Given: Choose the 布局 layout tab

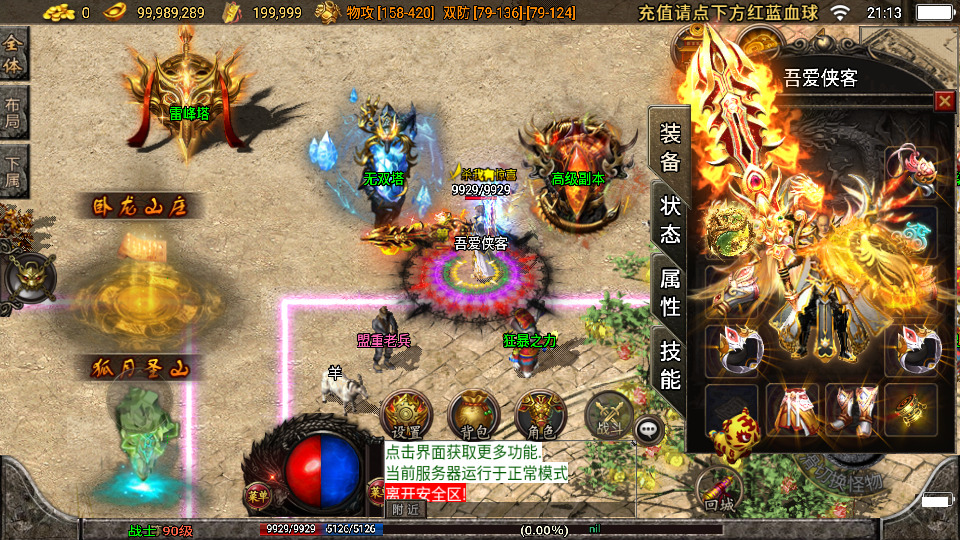Looking at the screenshot, I should pos(14,112).
